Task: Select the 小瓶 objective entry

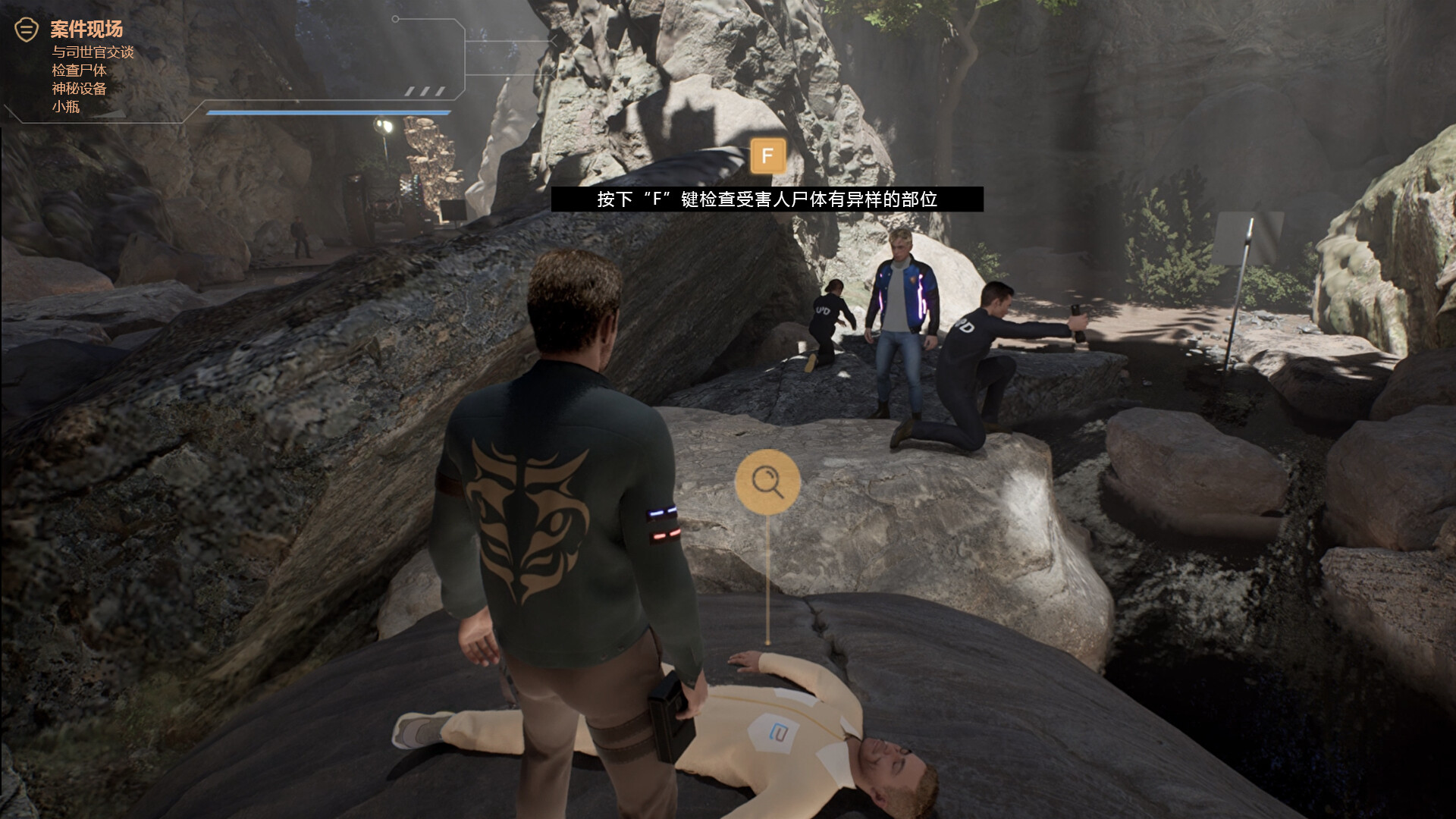Action: coord(66,106)
